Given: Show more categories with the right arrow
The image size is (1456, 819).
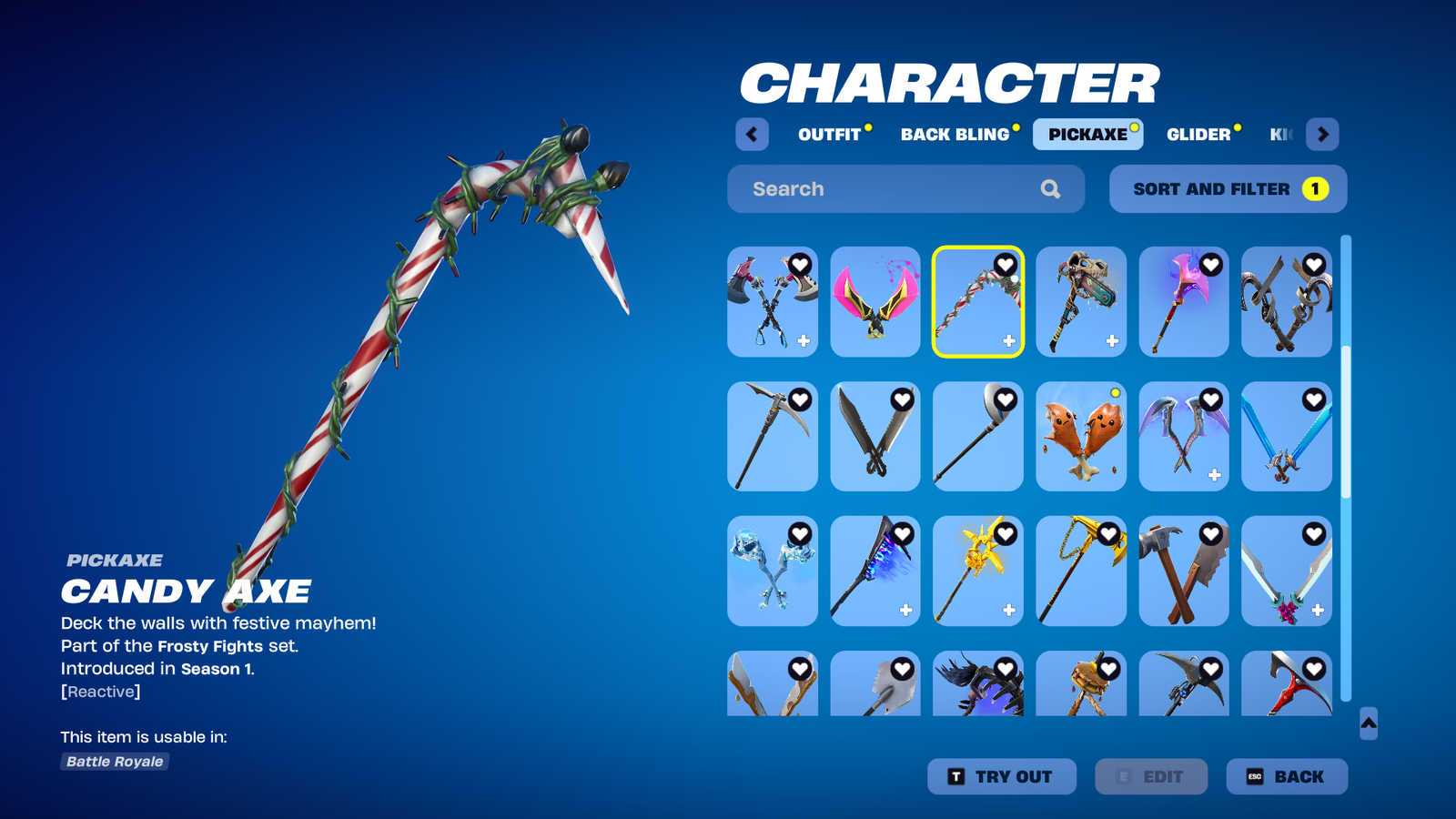Looking at the screenshot, I should pos(1322,135).
